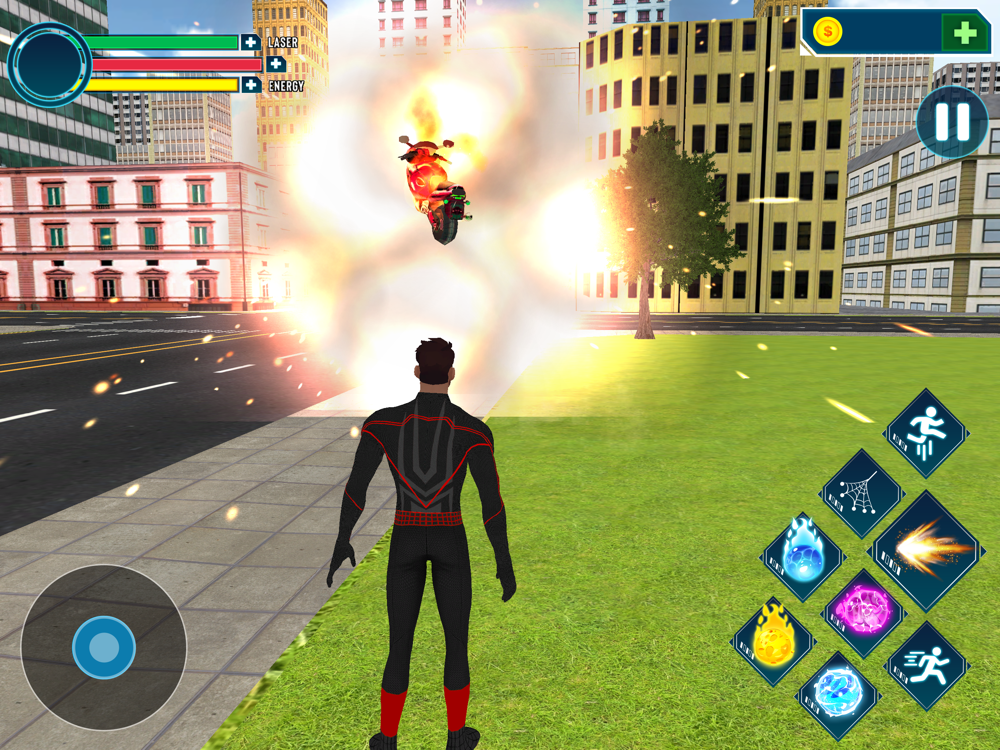
Task: Tap the virtual movement joystick knob
Action: point(104,648)
